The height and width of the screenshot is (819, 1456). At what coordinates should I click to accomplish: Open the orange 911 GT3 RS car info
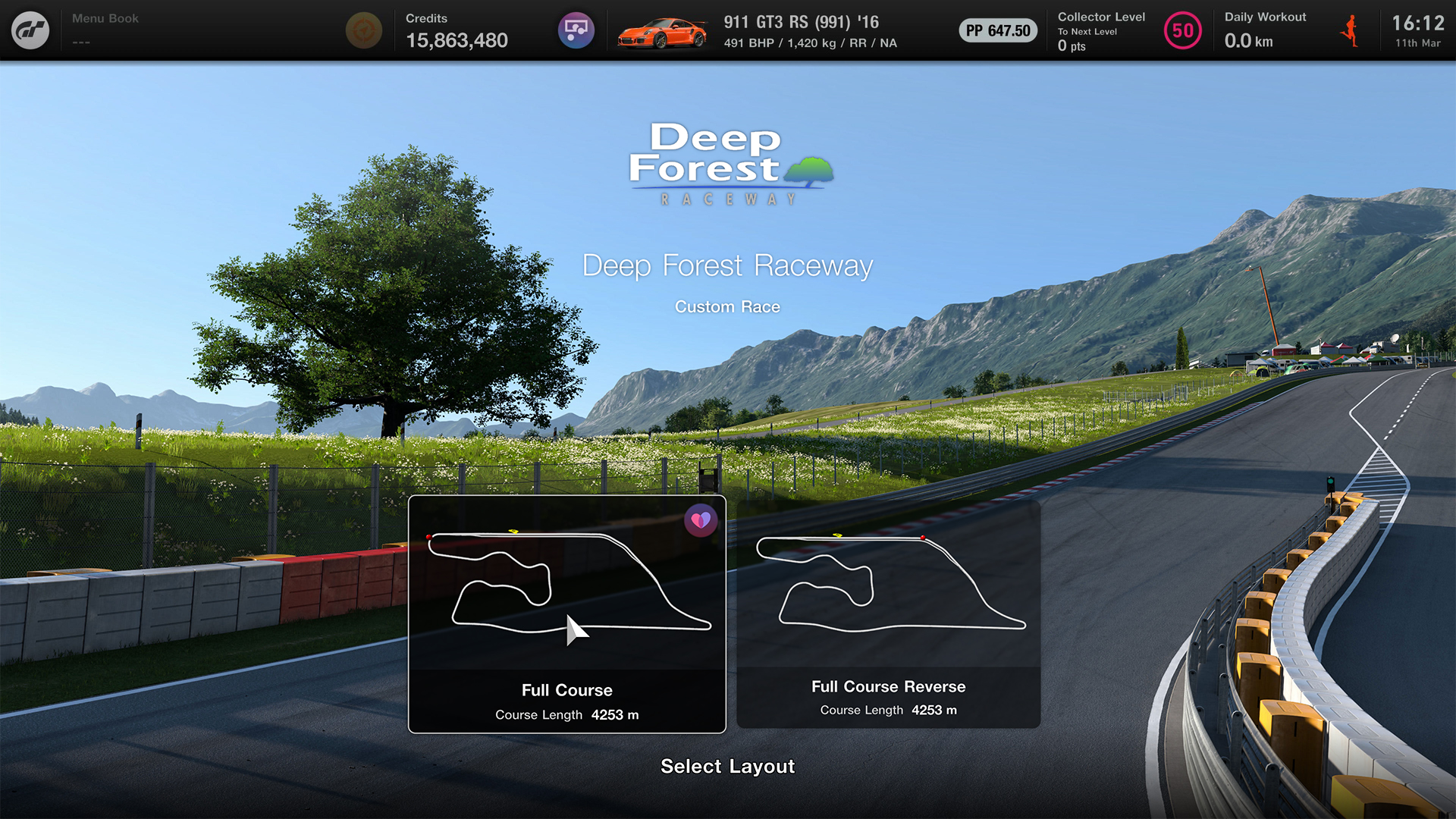tap(662, 32)
